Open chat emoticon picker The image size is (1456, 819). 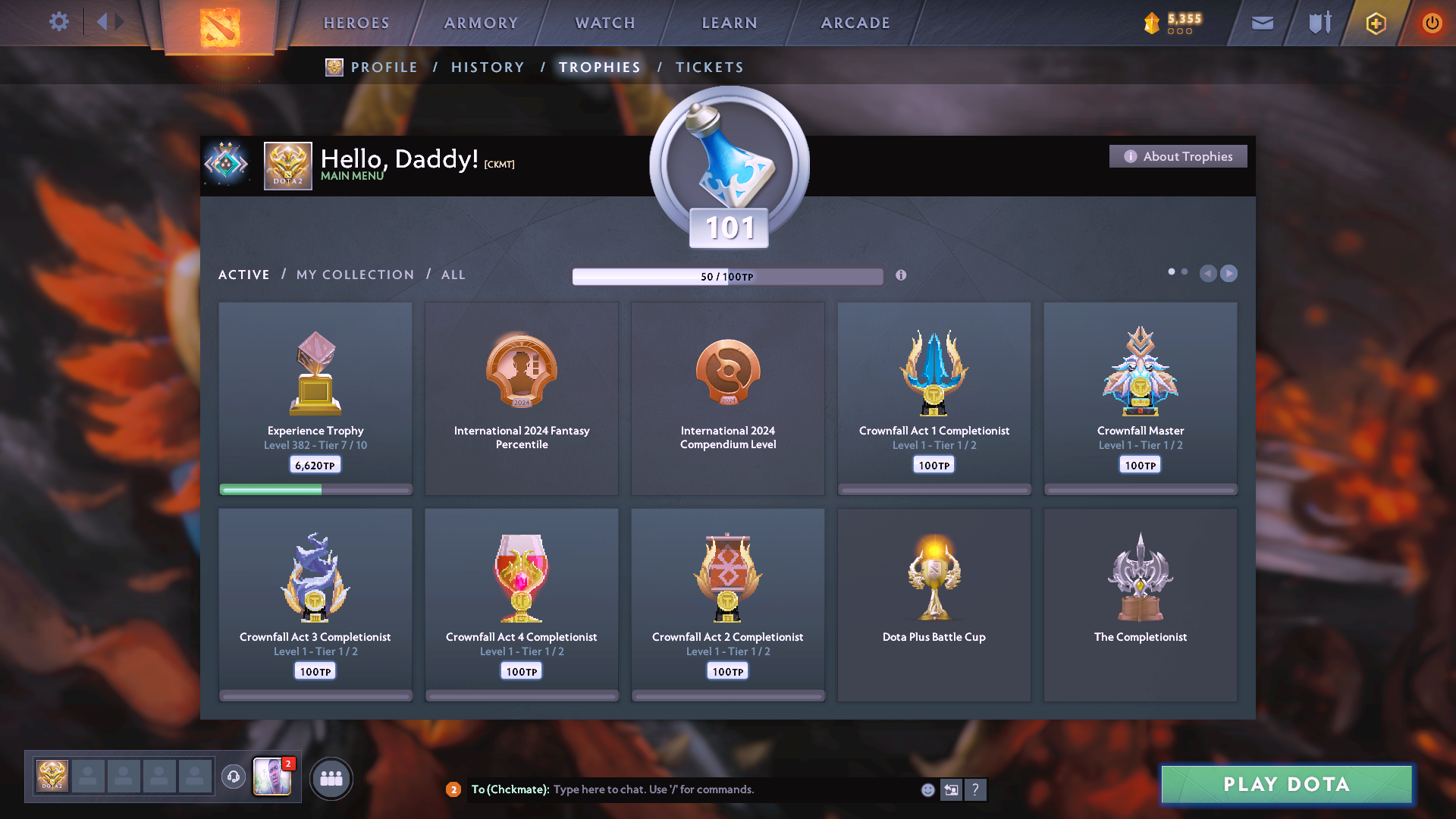[x=927, y=789]
